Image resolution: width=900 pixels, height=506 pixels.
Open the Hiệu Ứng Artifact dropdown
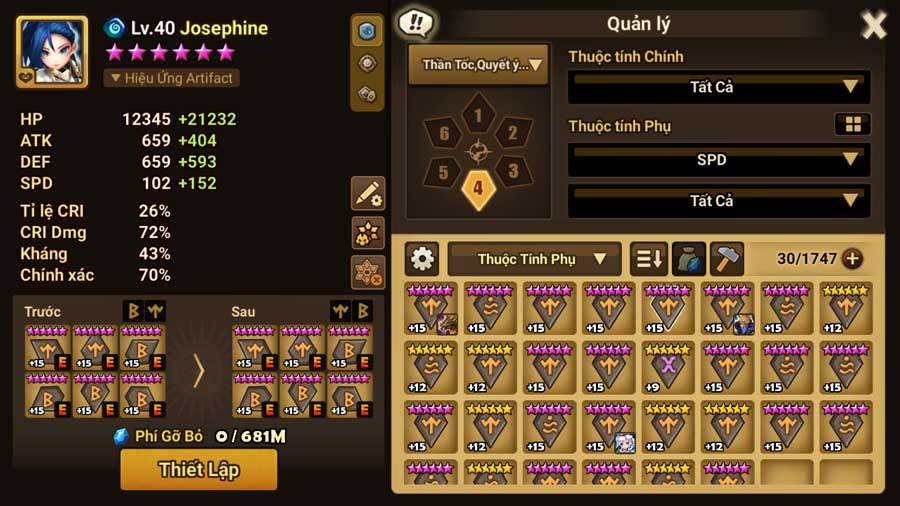(x=171, y=78)
